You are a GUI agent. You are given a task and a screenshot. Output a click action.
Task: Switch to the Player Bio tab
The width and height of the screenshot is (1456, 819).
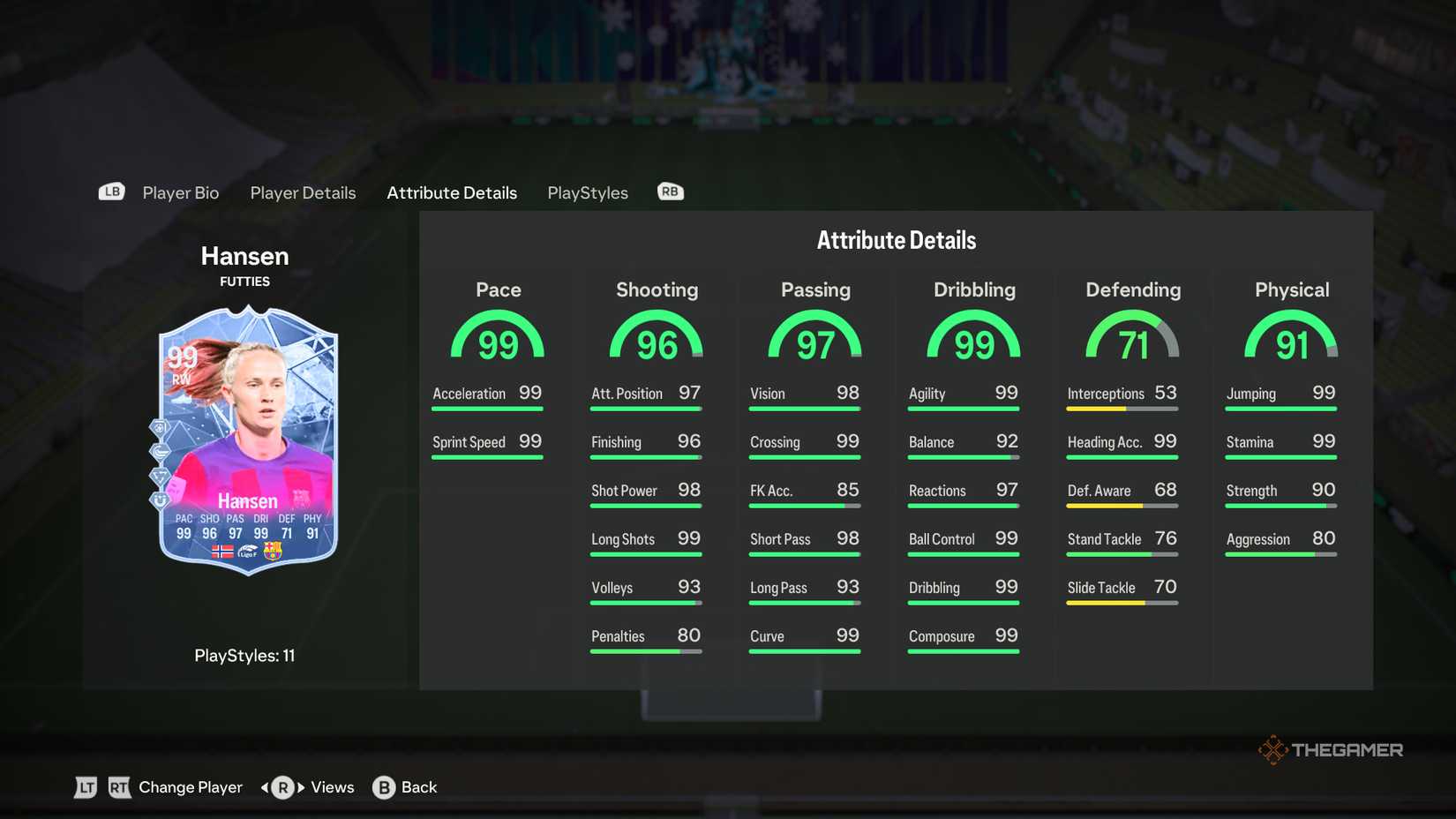180,192
